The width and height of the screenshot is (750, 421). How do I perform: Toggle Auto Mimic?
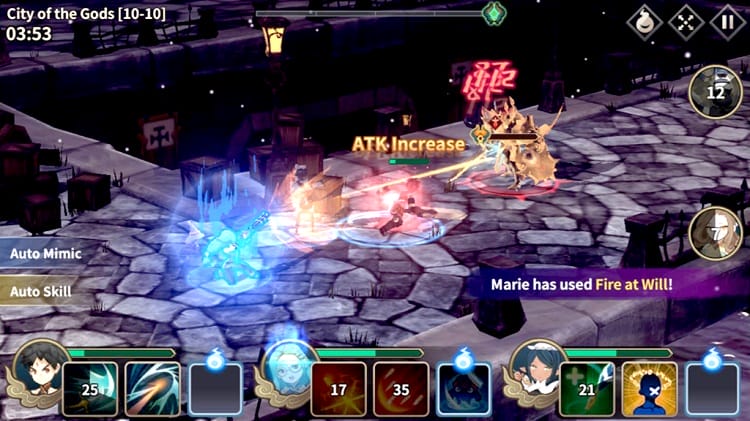pos(46,253)
